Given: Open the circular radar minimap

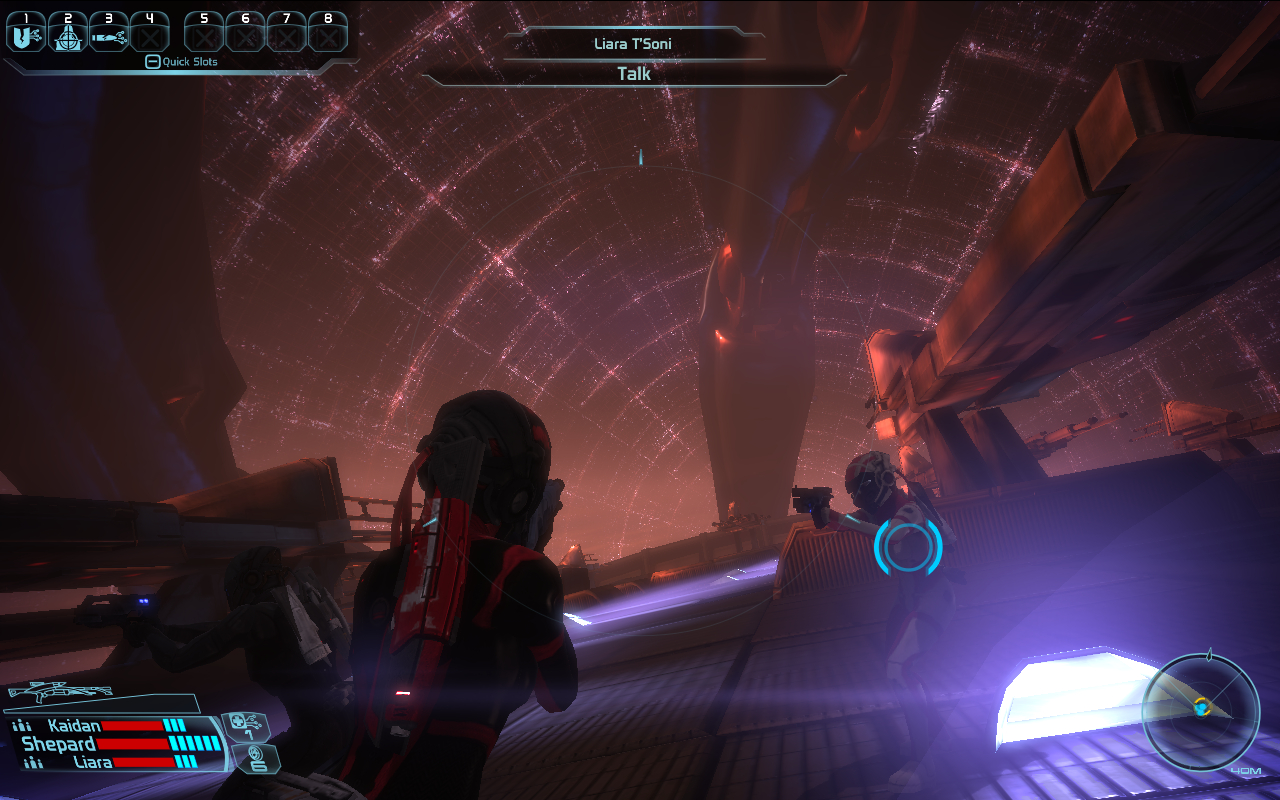Looking at the screenshot, I should click(1201, 711).
